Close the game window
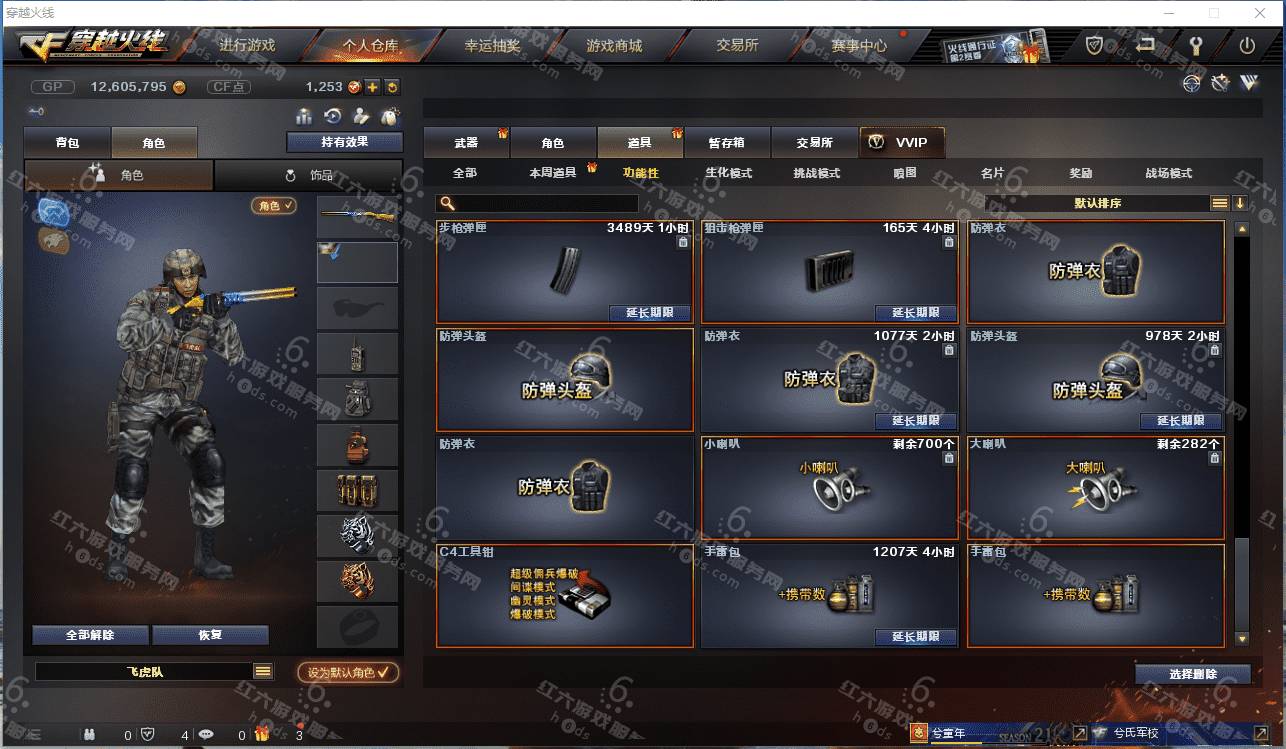The width and height of the screenshot is (1286, 749). point(1259,13)
